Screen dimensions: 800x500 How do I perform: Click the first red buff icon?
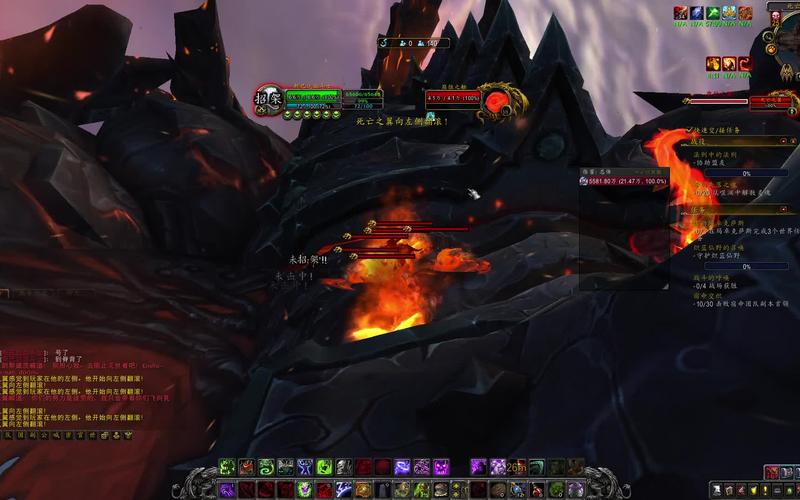(x=681, y=13)
